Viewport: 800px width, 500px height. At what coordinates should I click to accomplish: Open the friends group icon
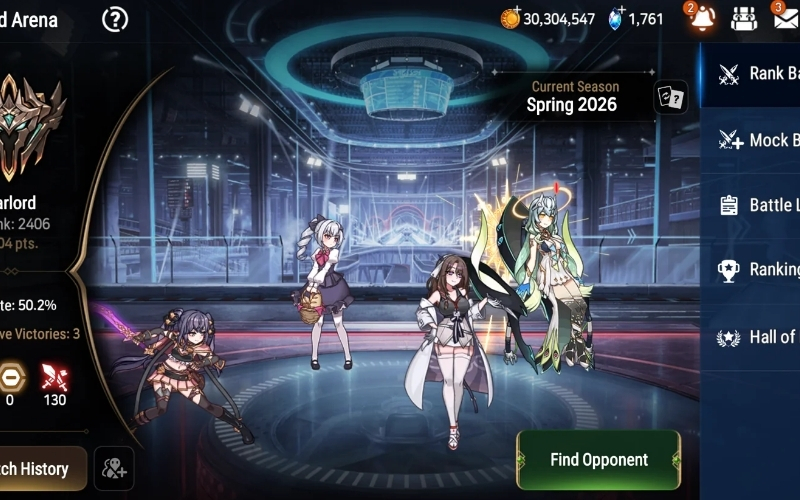743,18
